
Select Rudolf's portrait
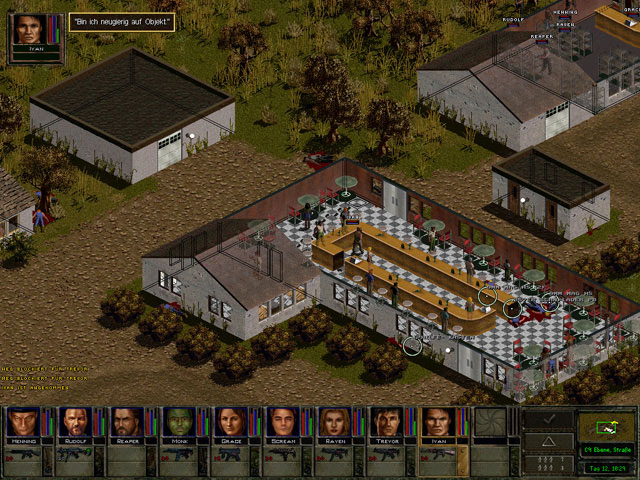click(74, 422)
